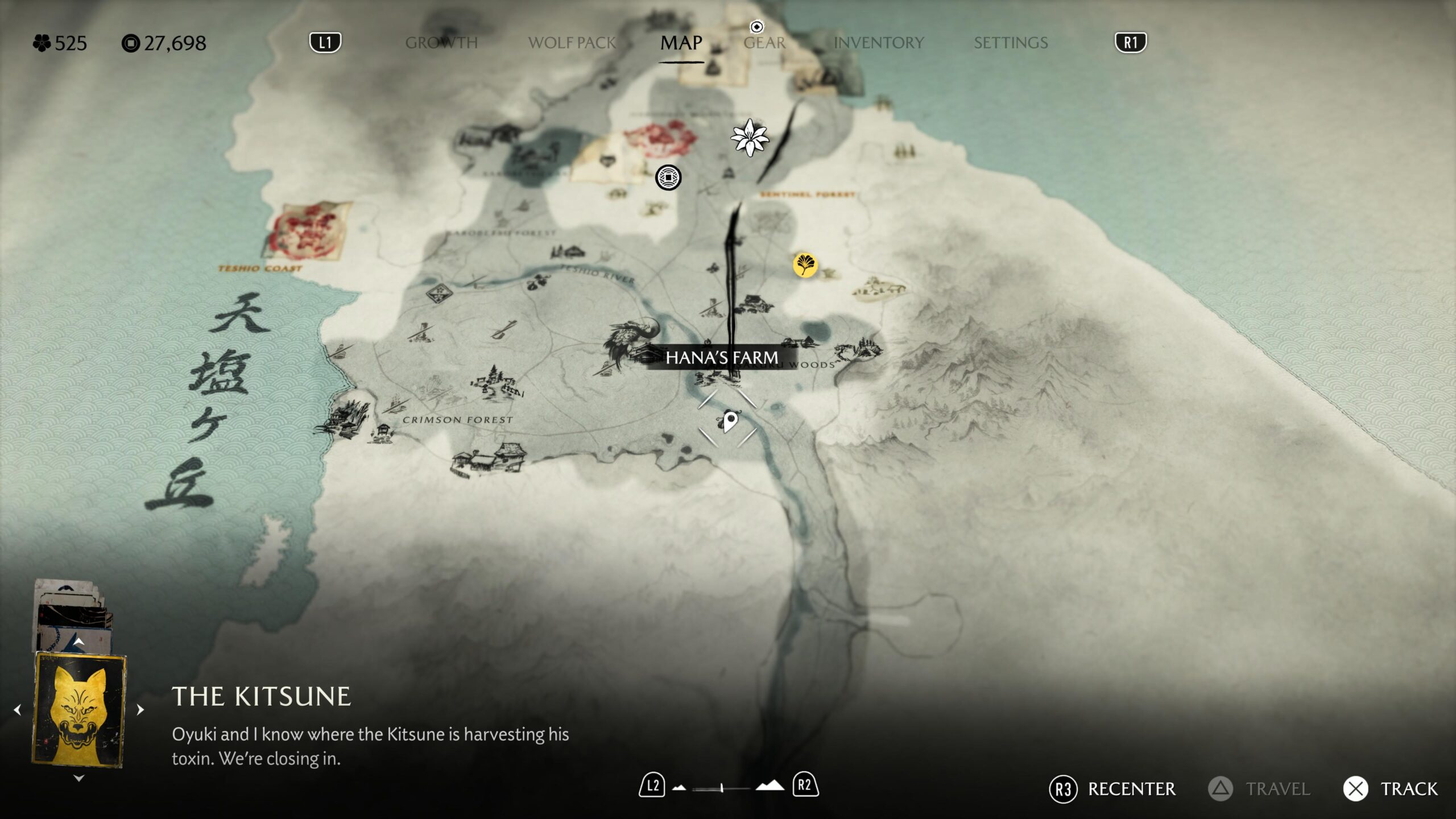This screenshot has height=819, width=1456.
Task: Show the Settings tab
Action: click(1010, 43)
